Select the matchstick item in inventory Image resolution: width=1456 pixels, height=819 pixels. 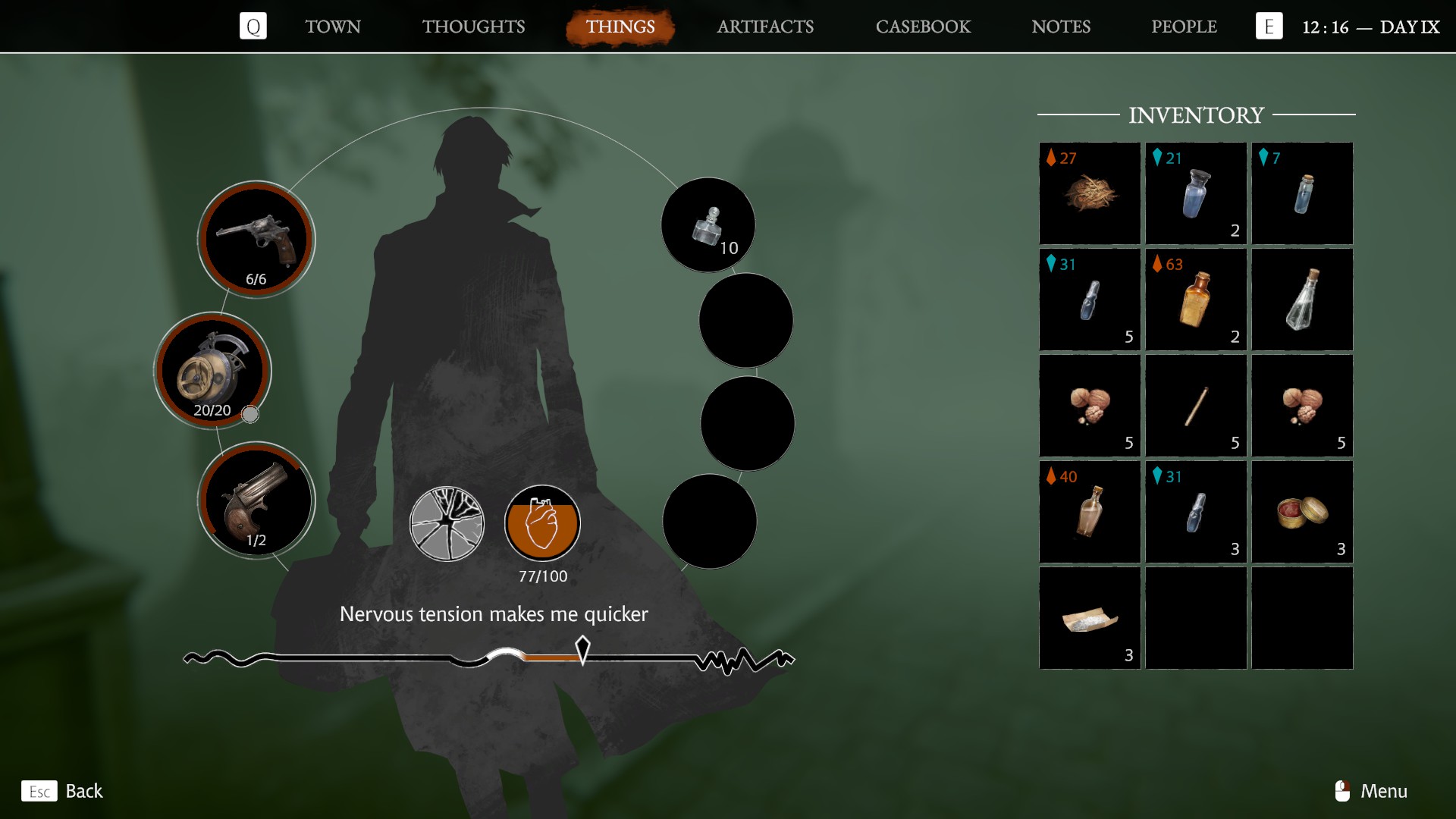(1196, 406)
